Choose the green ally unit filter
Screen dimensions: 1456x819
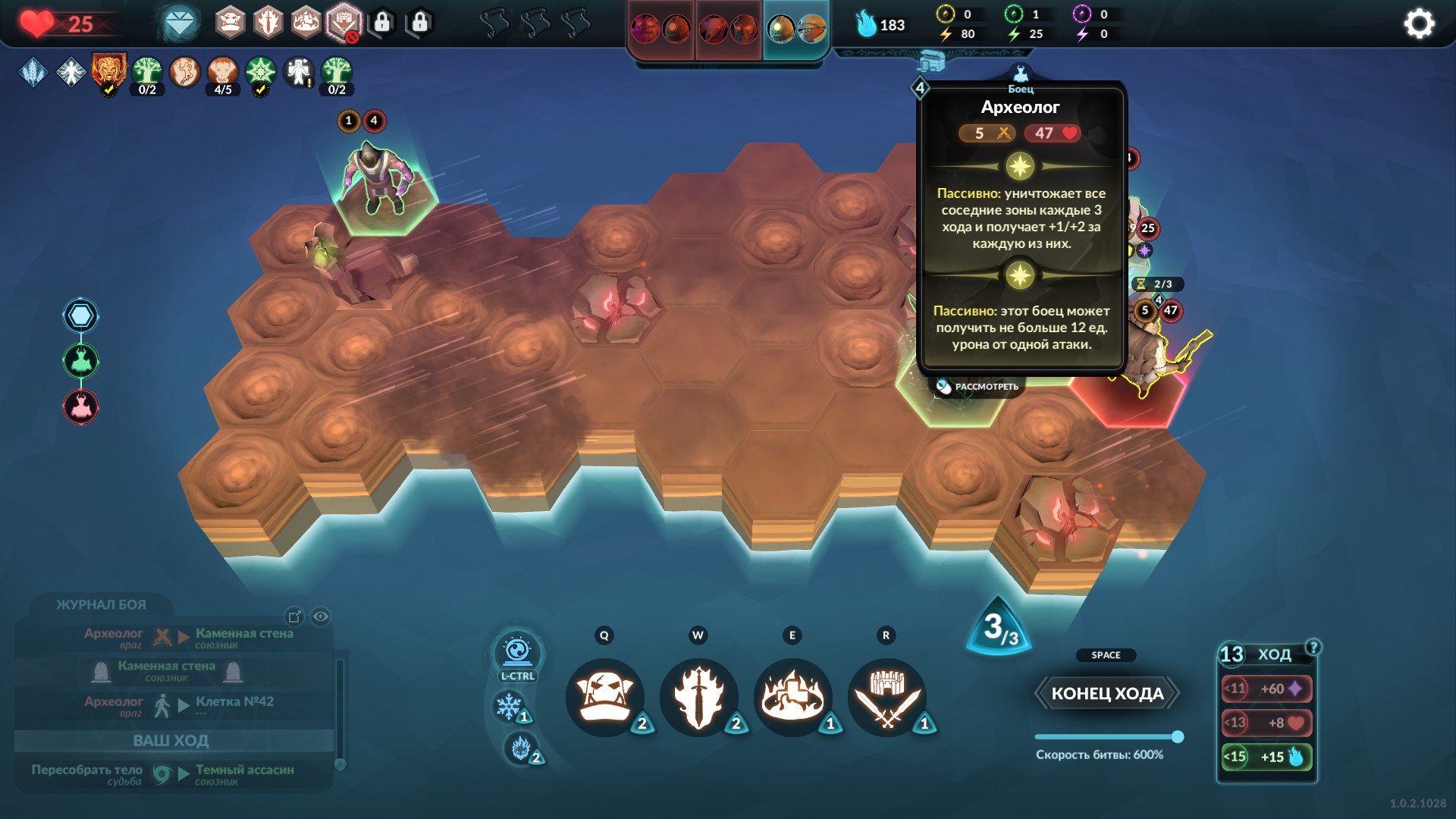(x=80, y=361)
